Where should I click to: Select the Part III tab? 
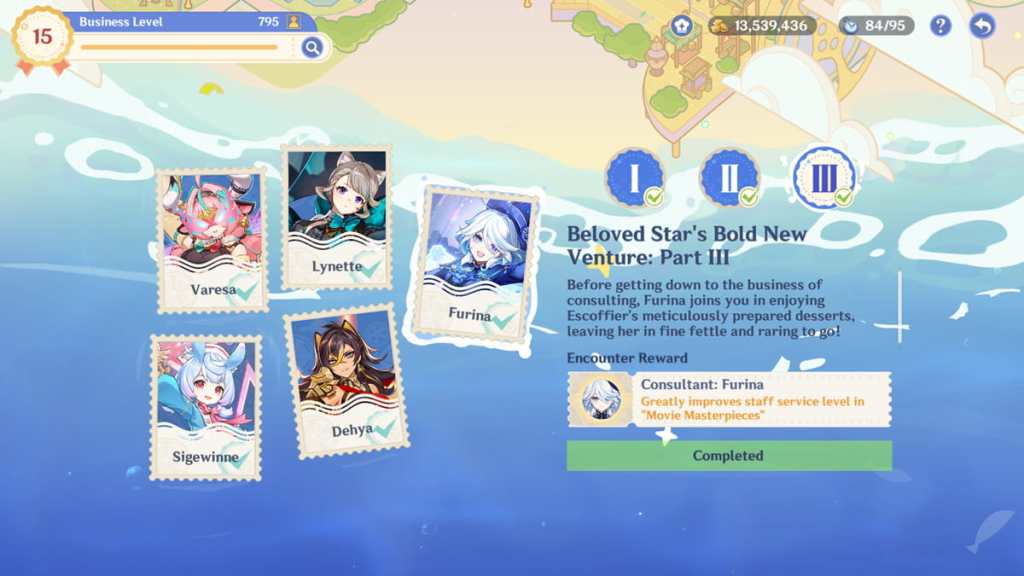coord(822,178)
